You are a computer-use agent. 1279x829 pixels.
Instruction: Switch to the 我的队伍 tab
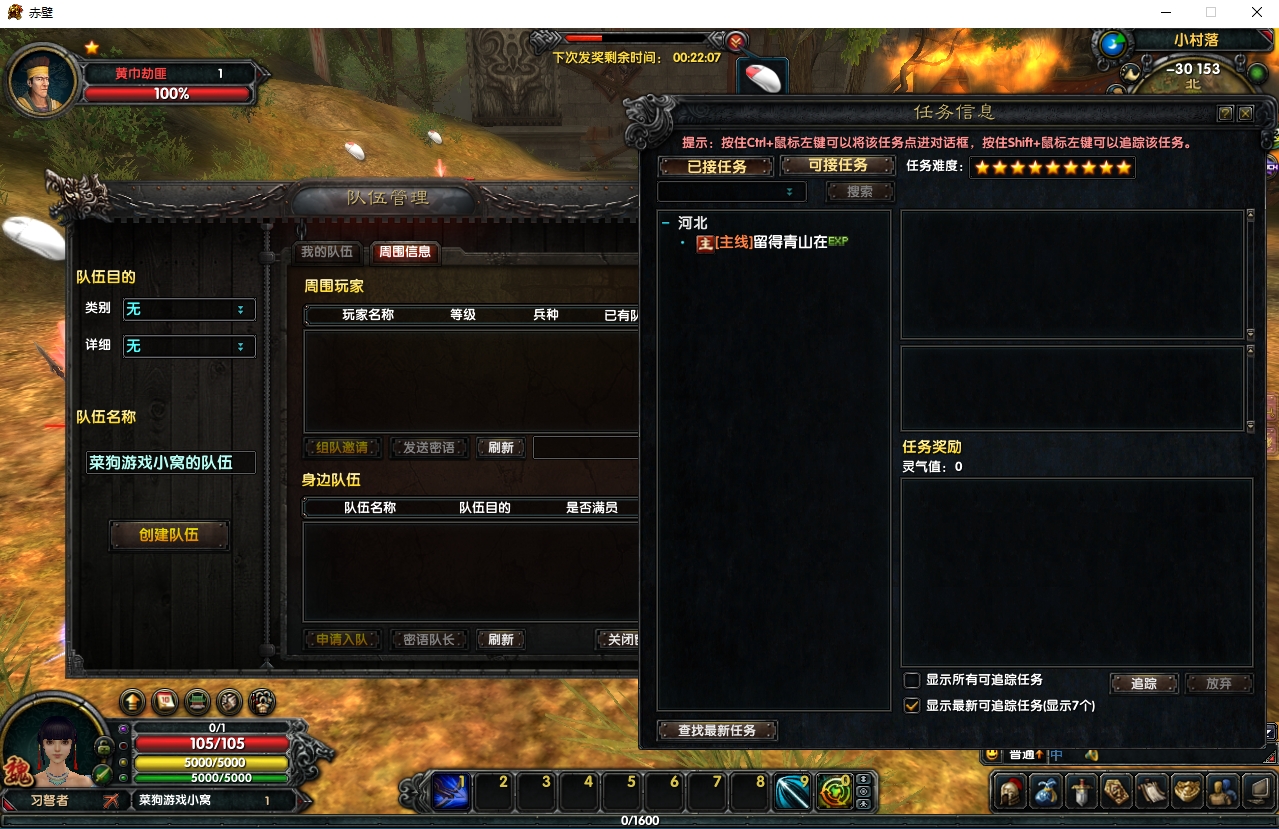click(327, 252)
